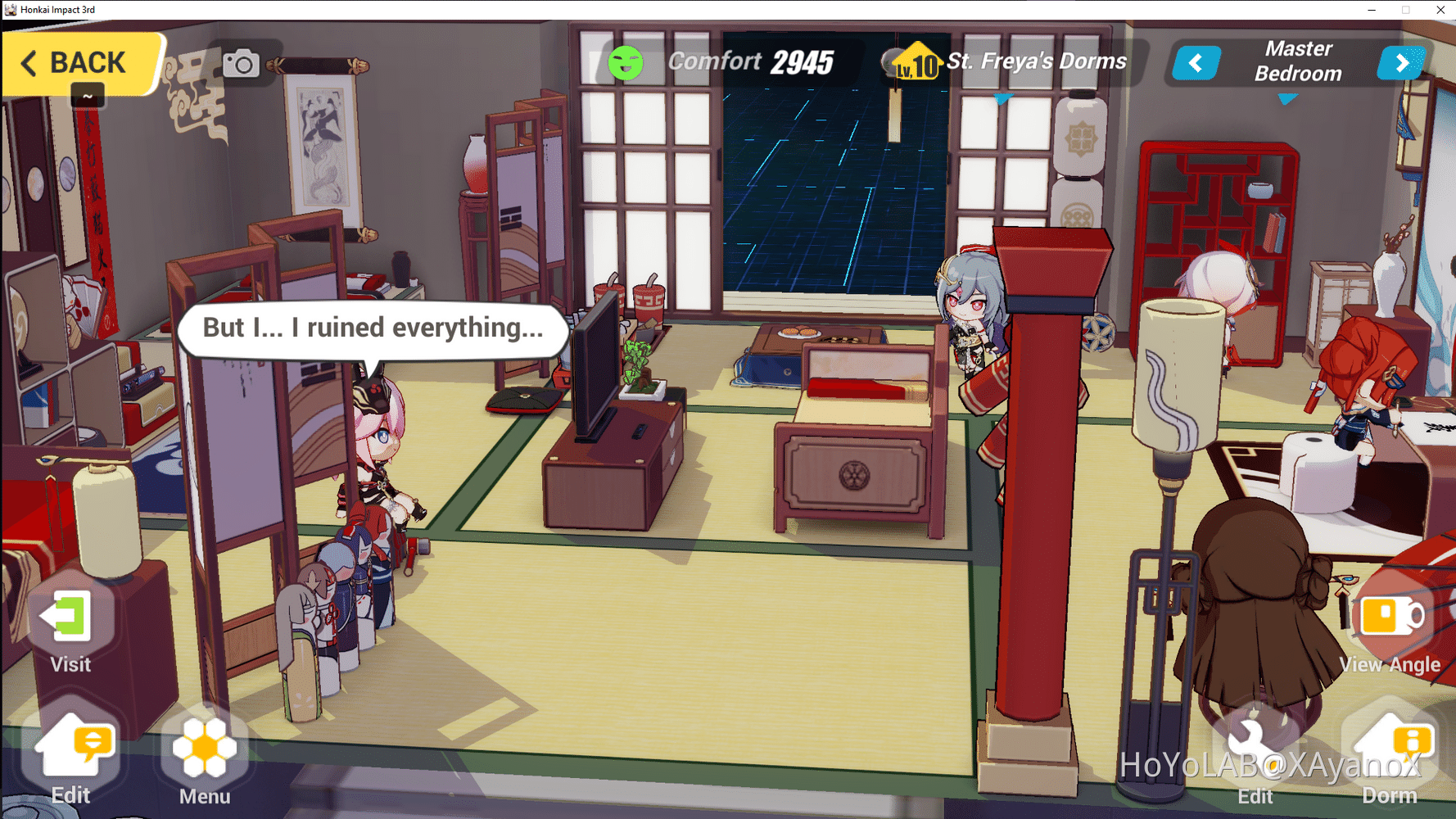
Task: Switch to the previous room with left arrow
Action: point(1196,62)
